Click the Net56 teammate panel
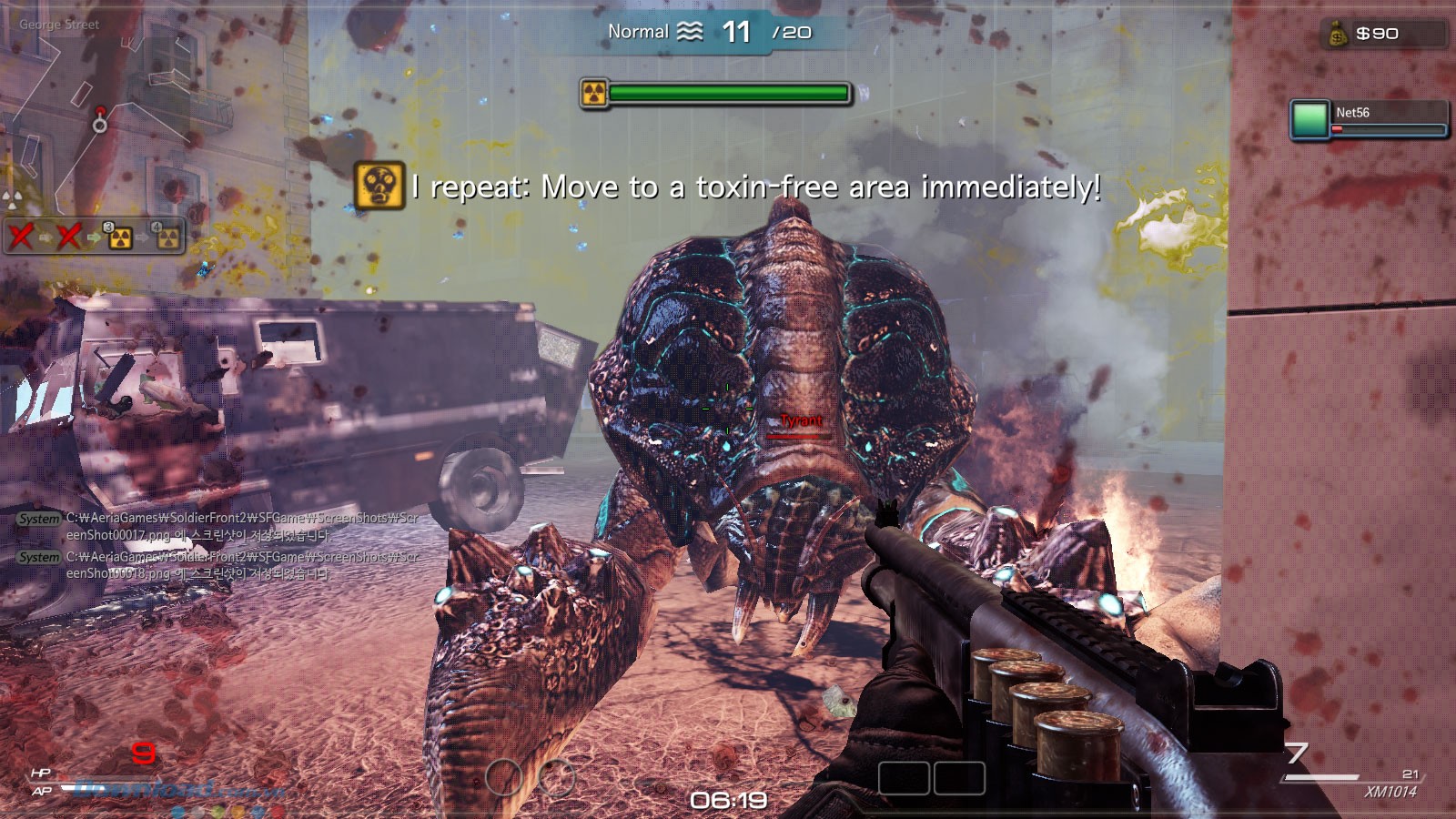The height and width of the screenshot is (819, 1456). point(1369,120)
